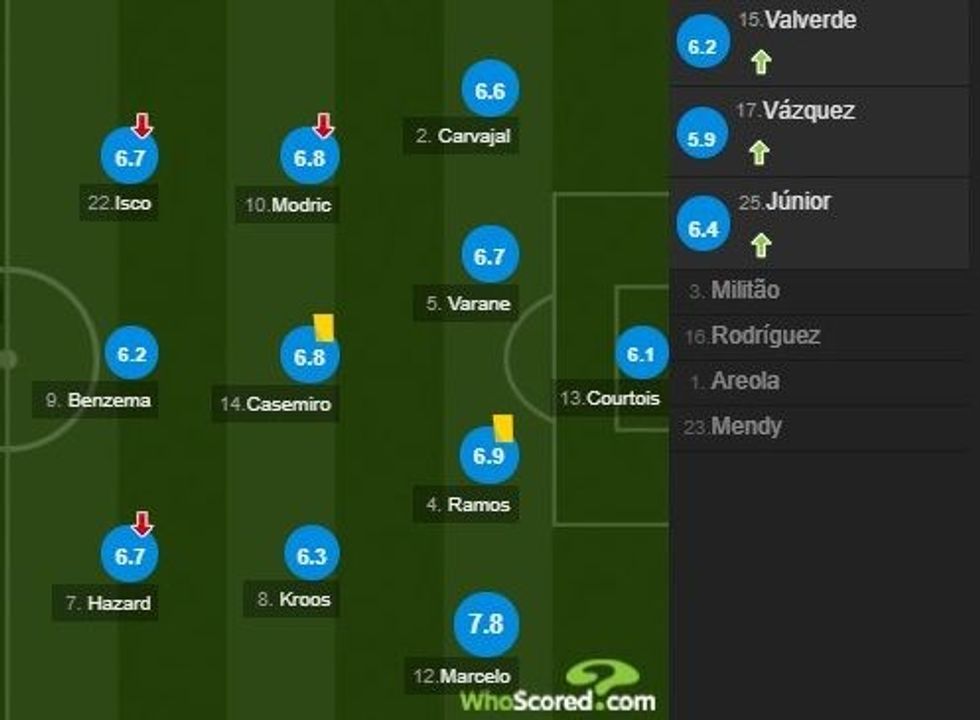Click Modric's player rating bubble

pyautogui.click(x=310, y=158)
